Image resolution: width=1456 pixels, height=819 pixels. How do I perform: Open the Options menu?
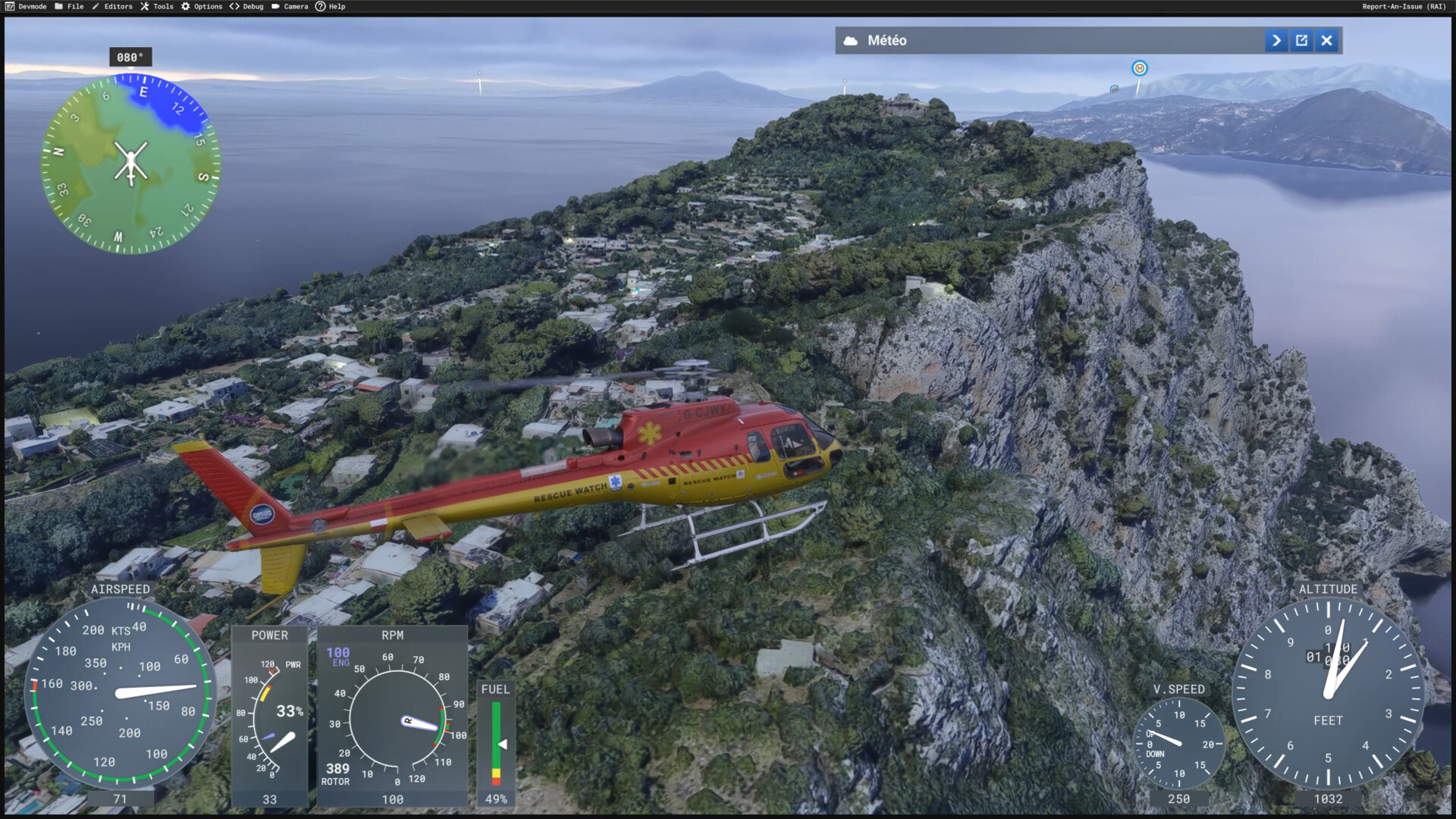pyautogui.click(x=202, y=6)
